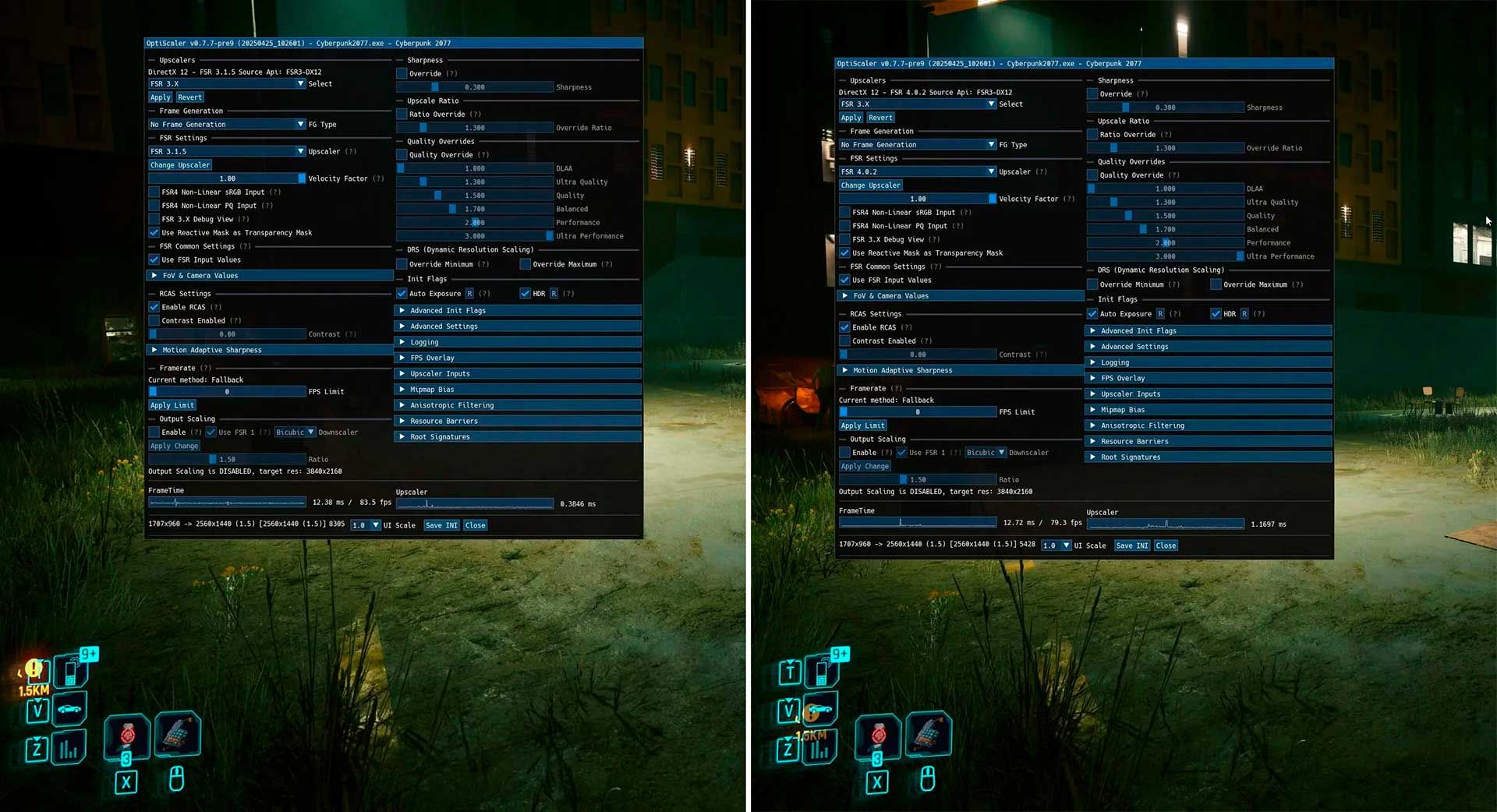Toggle Enable RCAS in the FSR 3.1.5 window

(154, 307)
